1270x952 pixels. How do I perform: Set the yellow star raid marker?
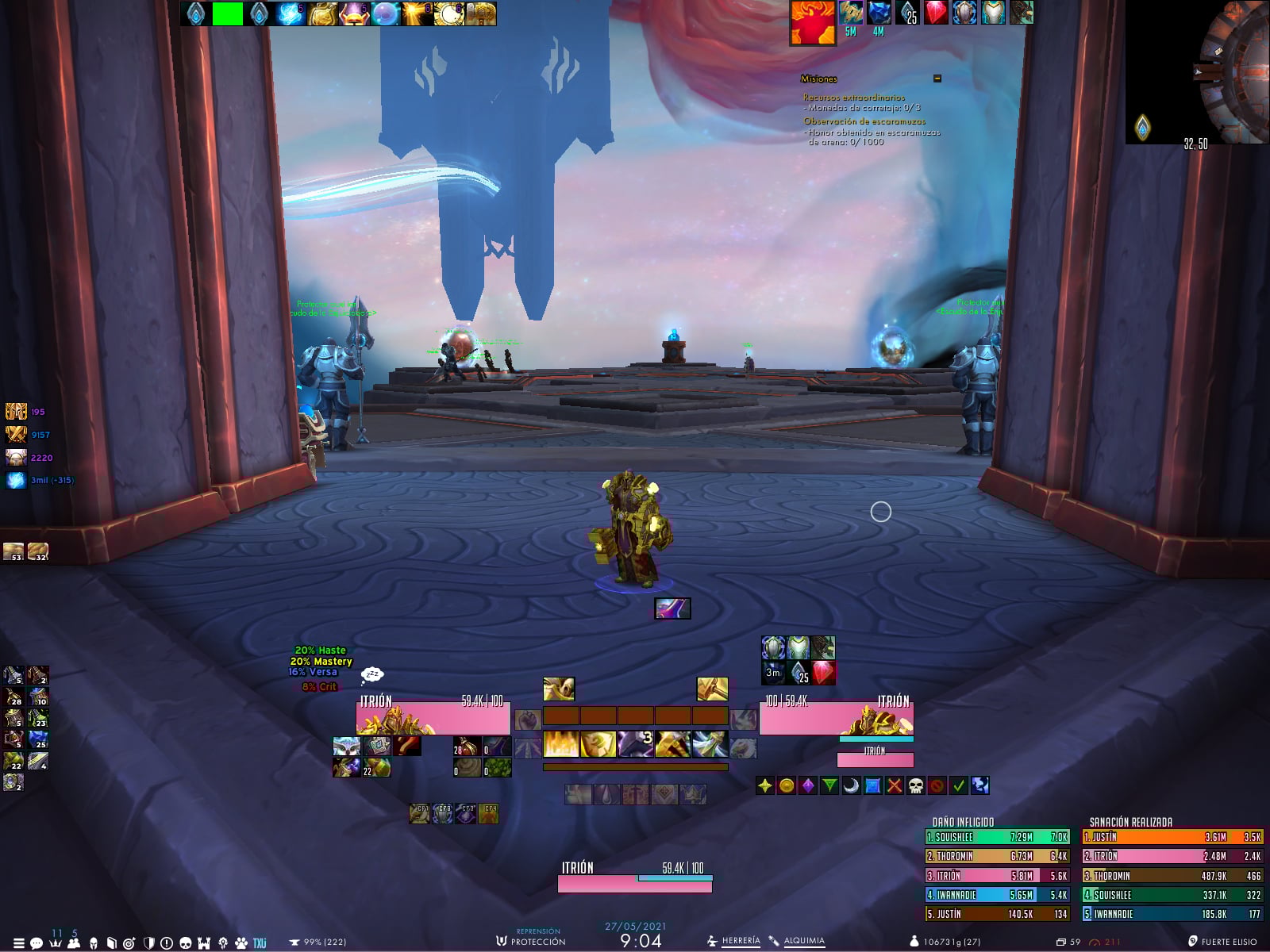pos(765,785)
